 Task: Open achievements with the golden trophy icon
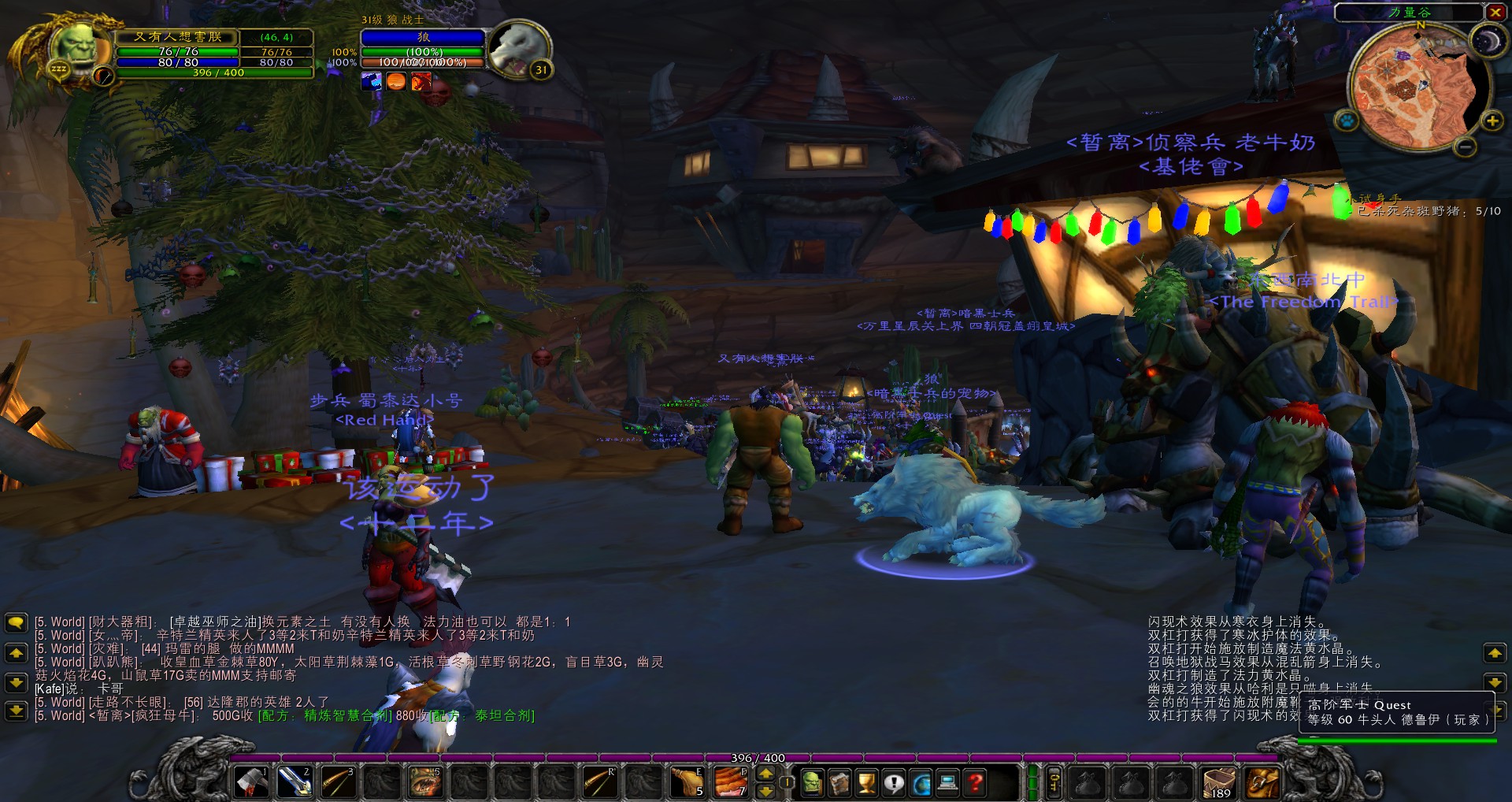coord(866,782)
